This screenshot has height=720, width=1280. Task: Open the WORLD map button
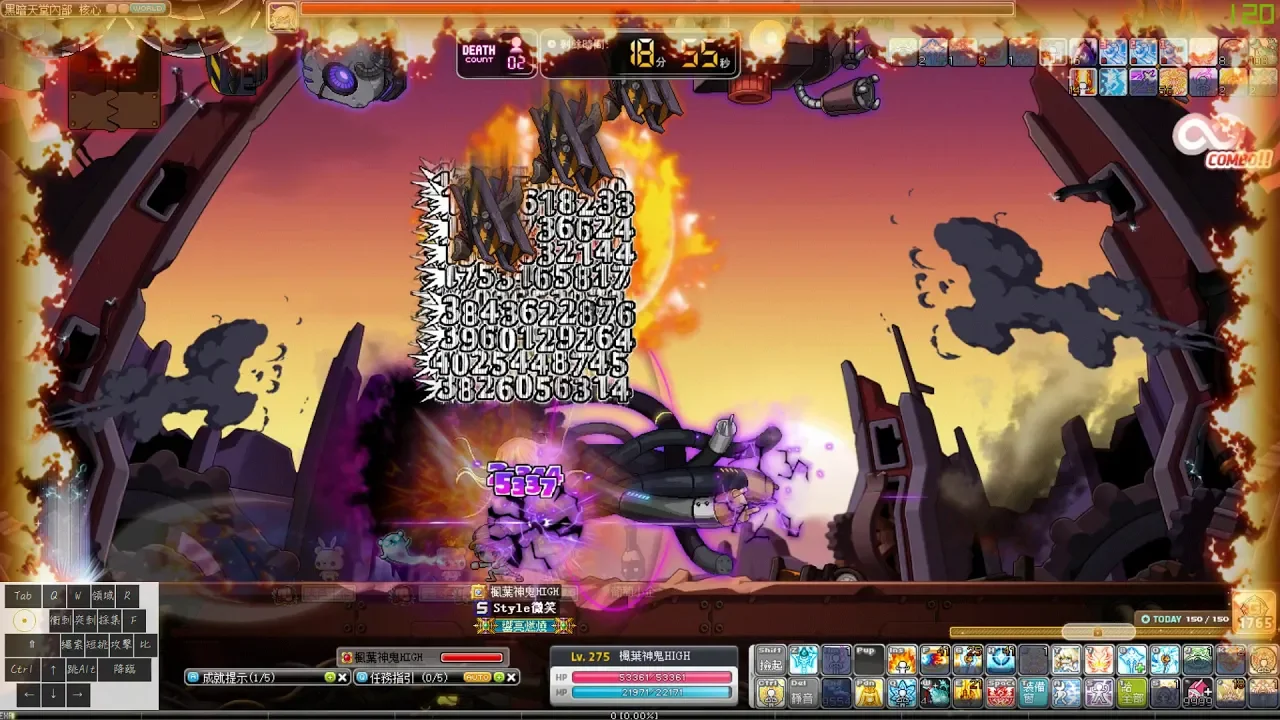(x=148, y=8)
